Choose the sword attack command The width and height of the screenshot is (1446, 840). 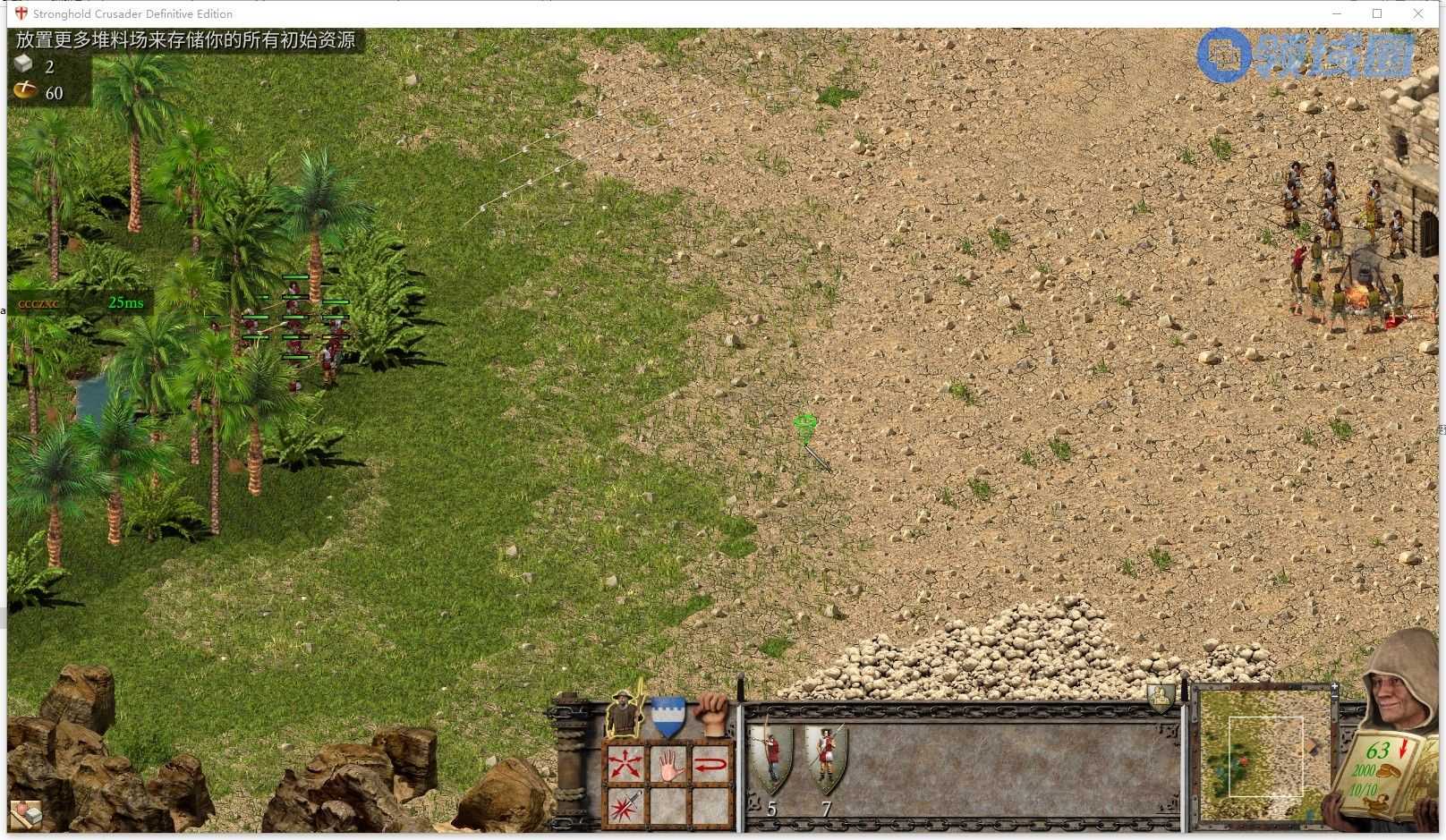(x=625, y=807)
